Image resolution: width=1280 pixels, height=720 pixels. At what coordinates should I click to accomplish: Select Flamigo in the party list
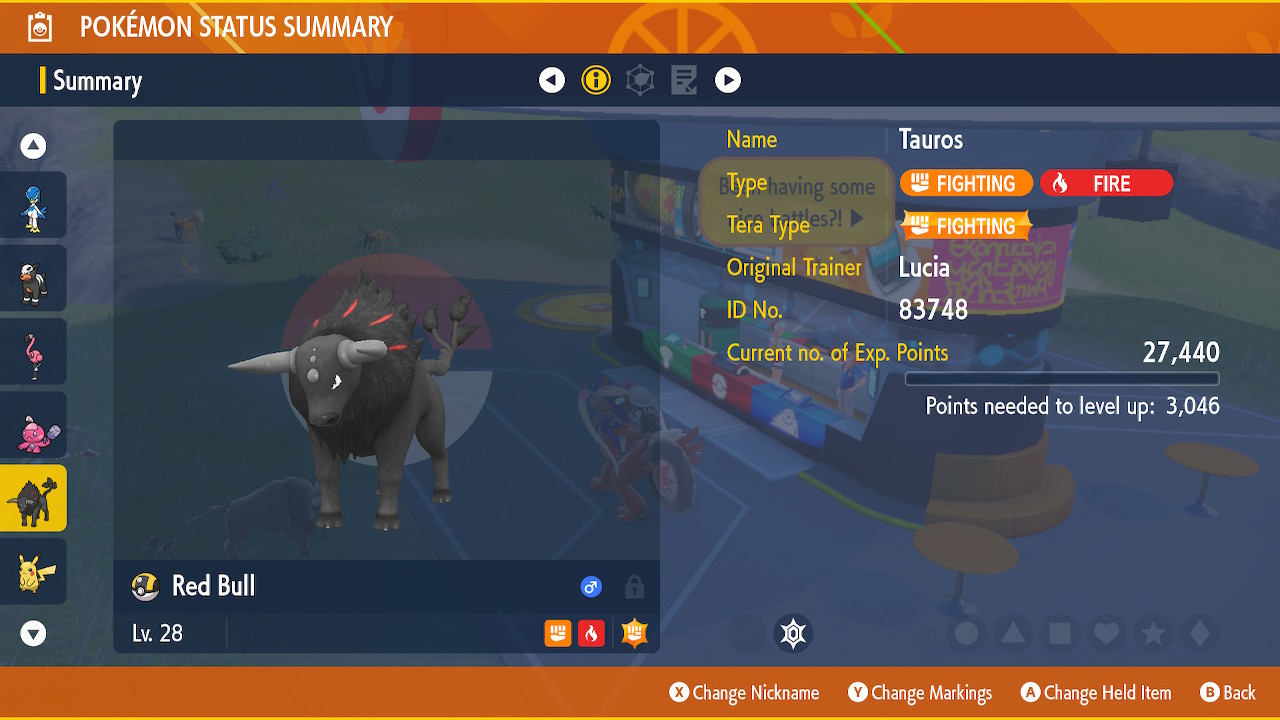click(x=33, y=351)
